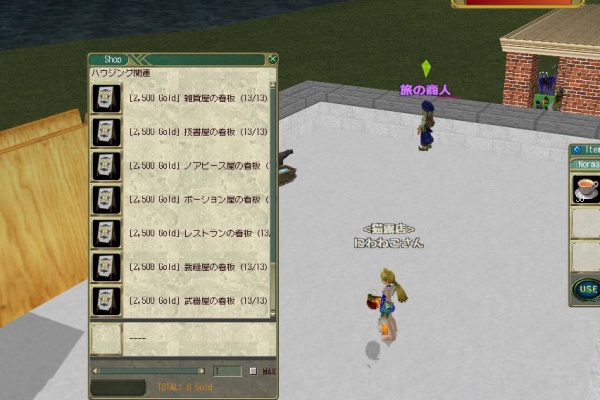The height and width of the screenshot is (400, 600).
Task: Click the purchase quantity input field
Action: point(228,371)
